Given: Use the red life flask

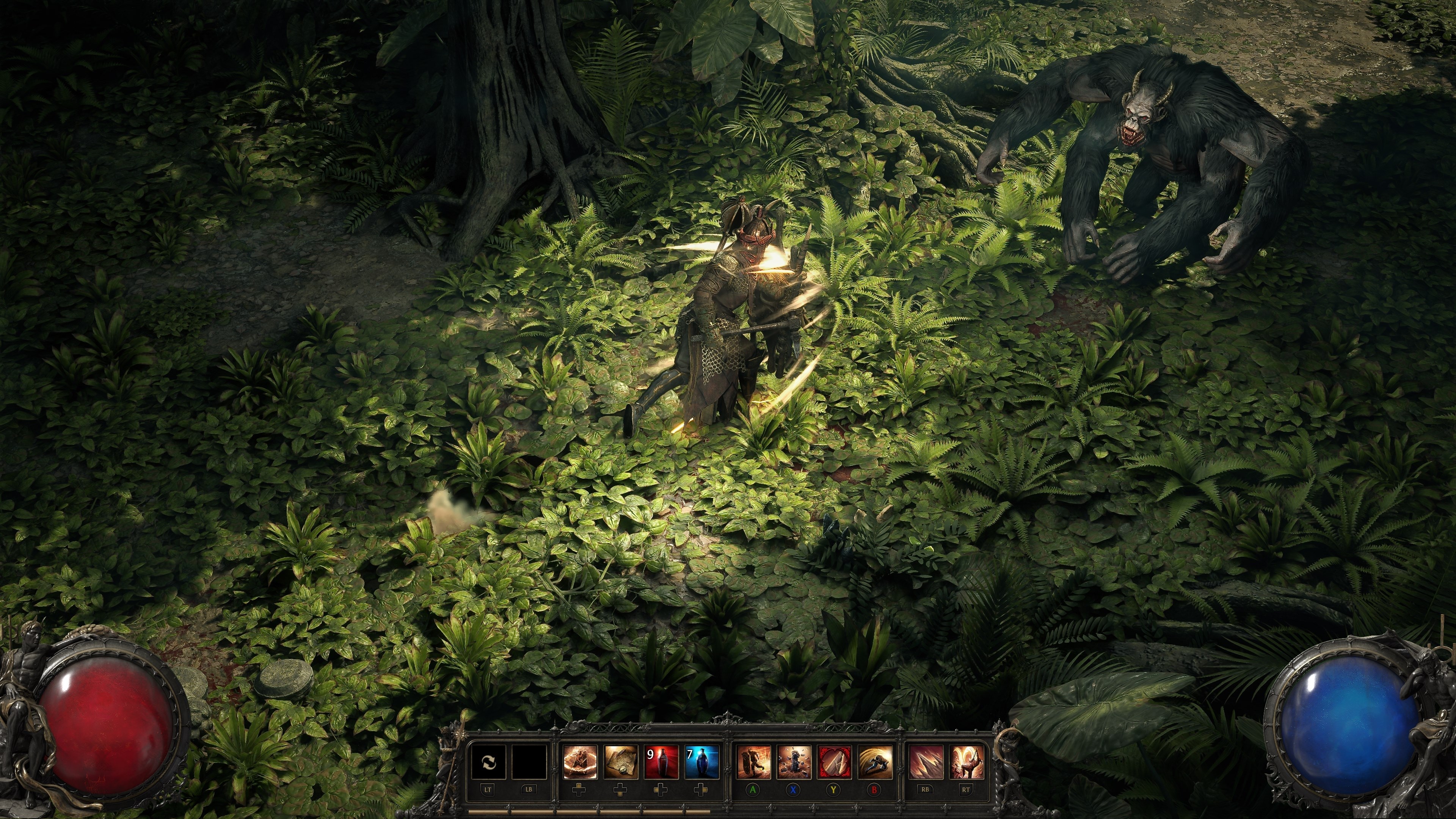Looking at the screenshot, I should click(661, 763).
